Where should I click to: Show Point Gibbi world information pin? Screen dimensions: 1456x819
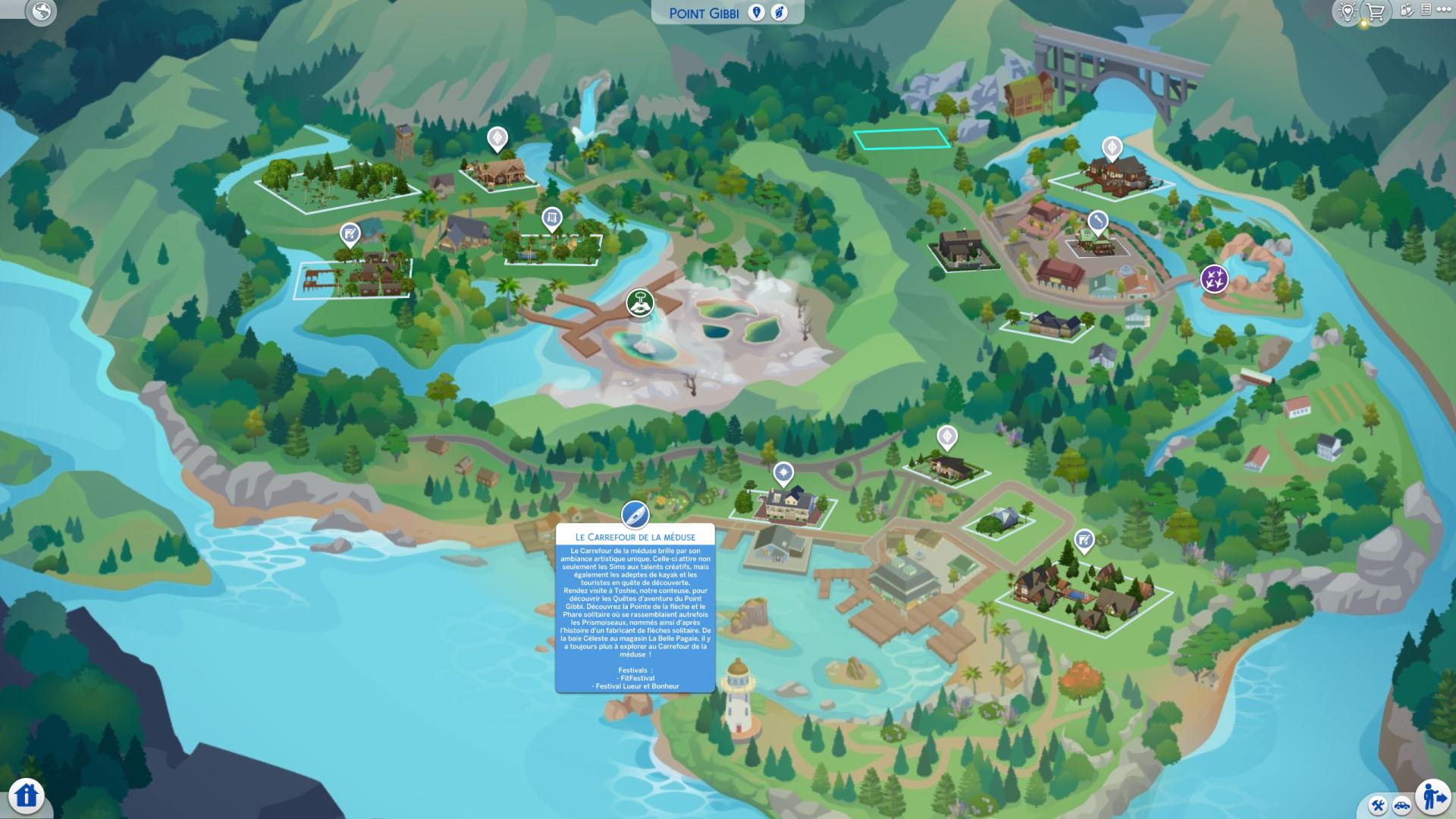coord(756,12)
